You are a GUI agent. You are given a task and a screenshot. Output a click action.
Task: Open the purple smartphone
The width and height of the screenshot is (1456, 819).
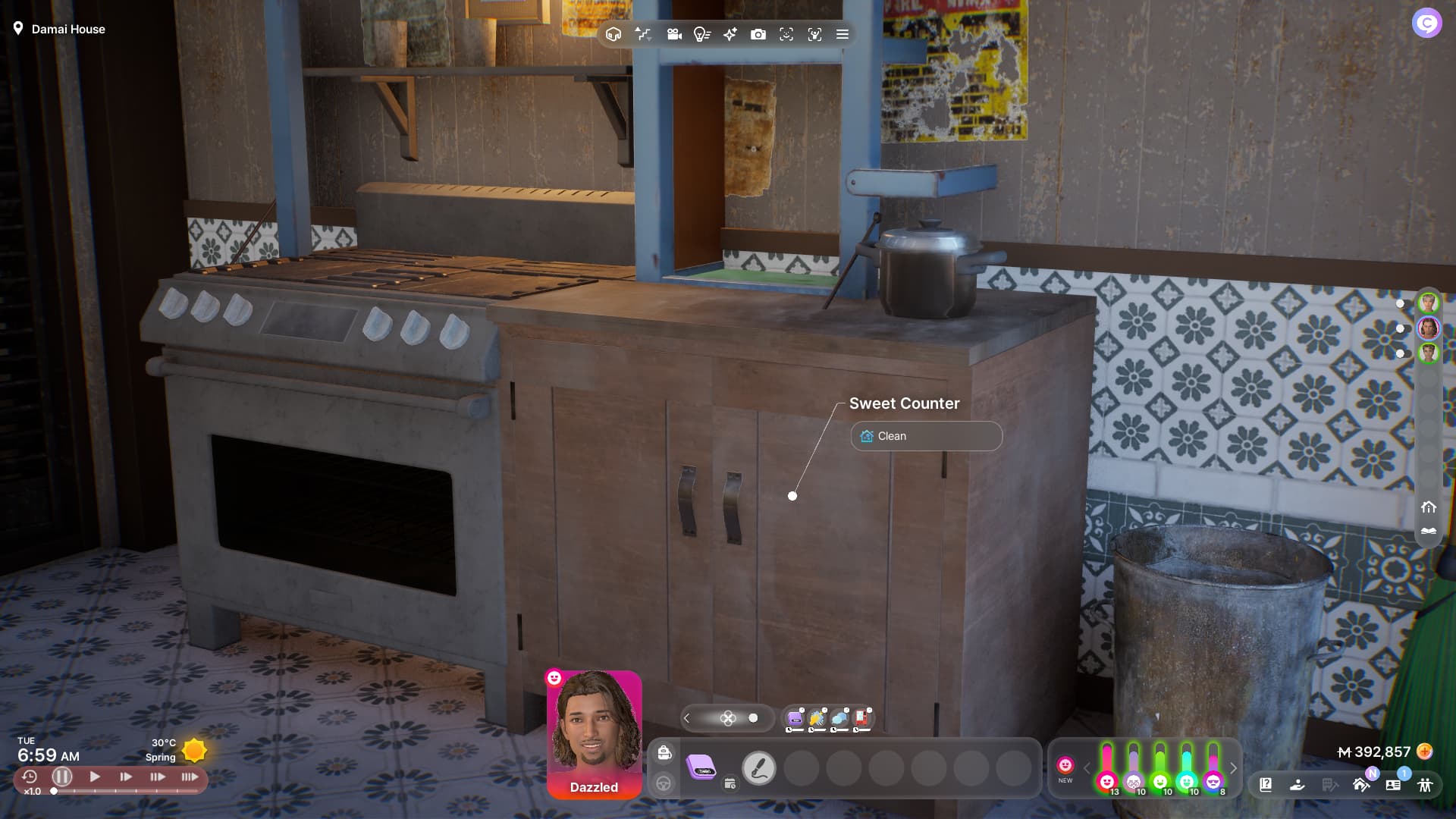pos(701,767)
